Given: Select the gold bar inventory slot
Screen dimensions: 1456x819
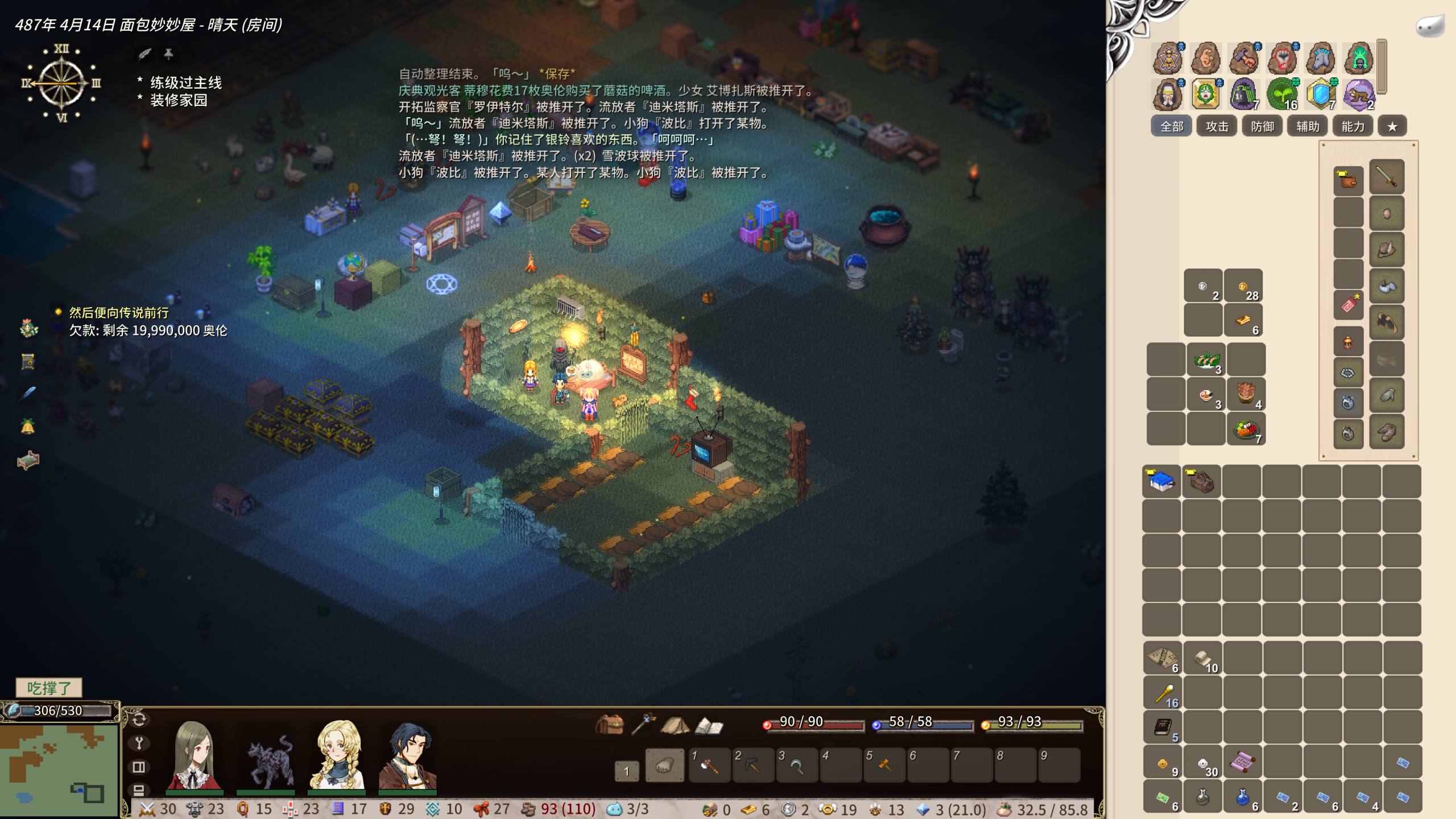Looking at the screenshot, I should point(1243,321).
